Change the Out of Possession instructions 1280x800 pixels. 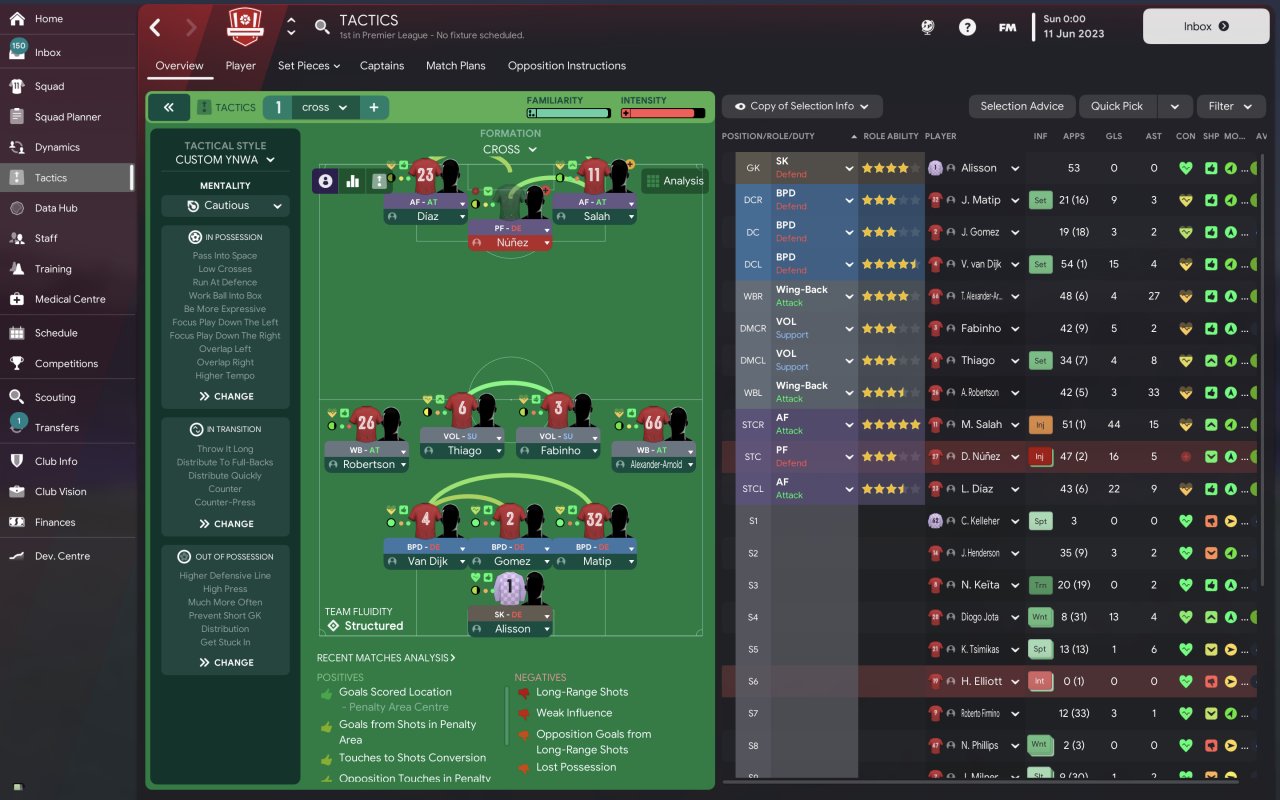225,662
